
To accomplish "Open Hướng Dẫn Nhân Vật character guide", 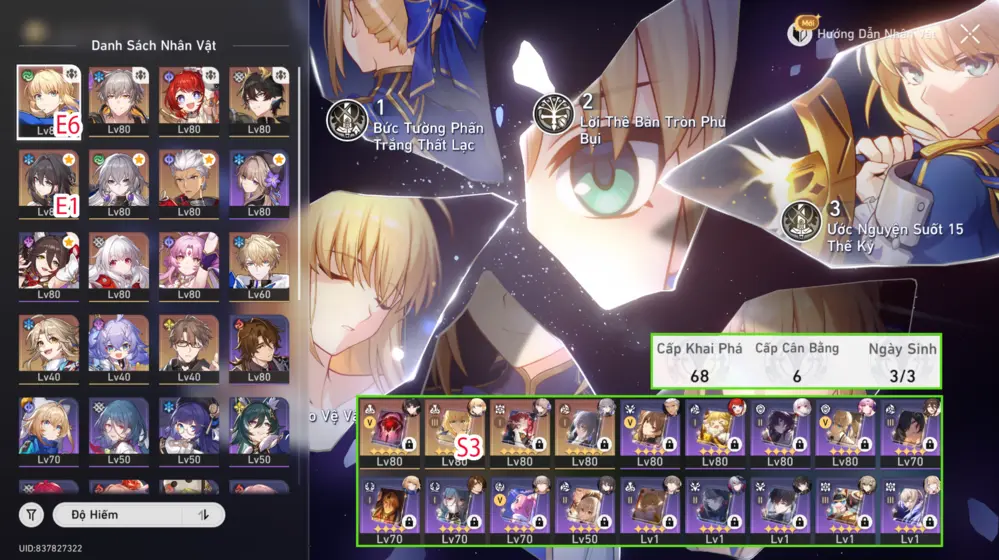I will [866, 33].
